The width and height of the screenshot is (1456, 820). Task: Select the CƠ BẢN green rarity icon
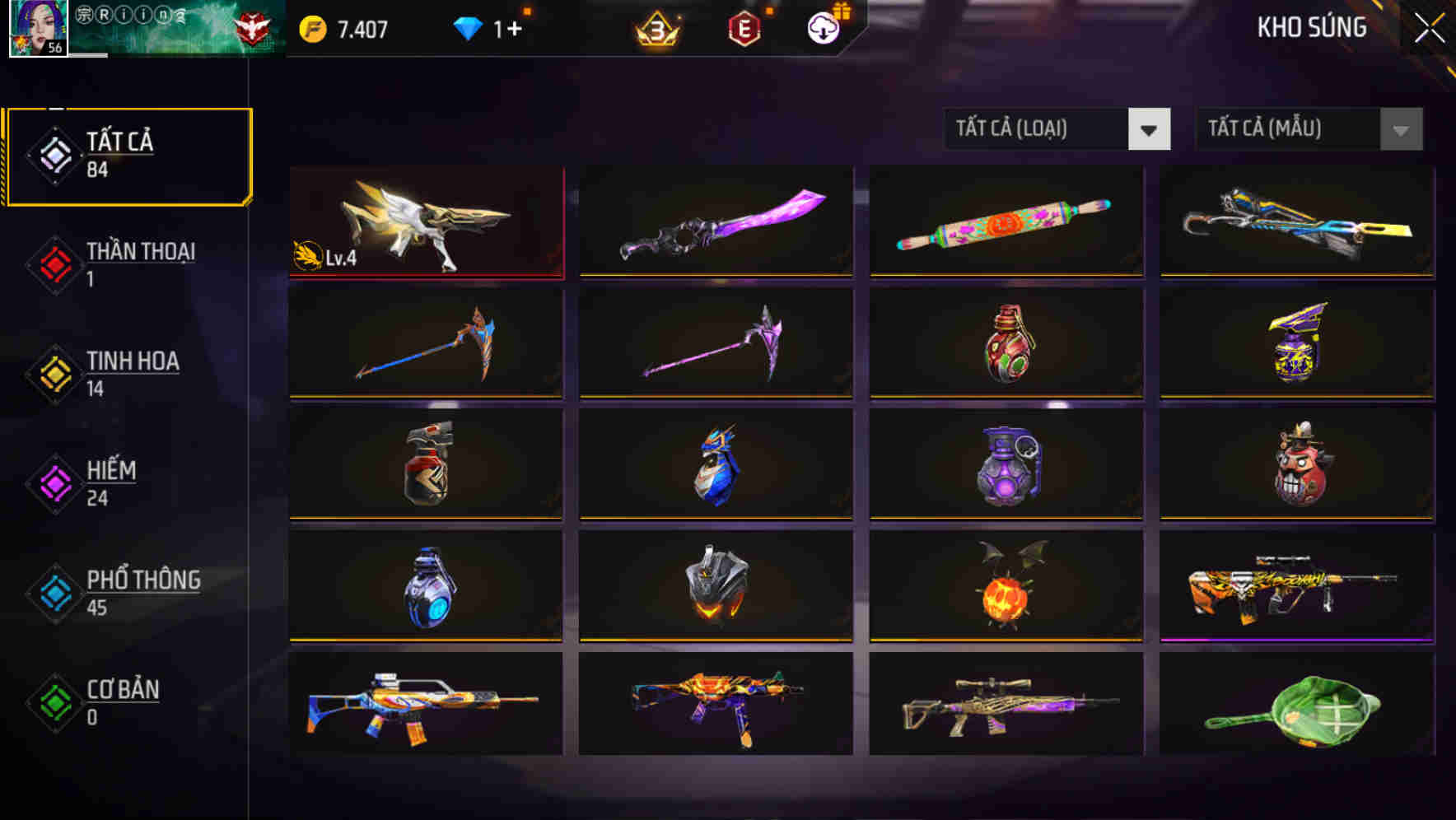click(54, 702)
